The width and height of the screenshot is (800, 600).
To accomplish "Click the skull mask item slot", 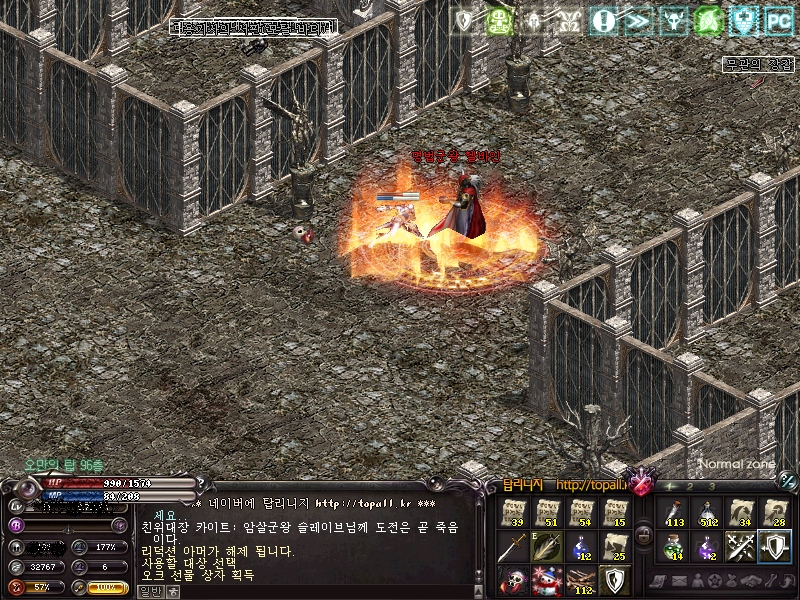I will pyautogui.click(x=513, y=579).
